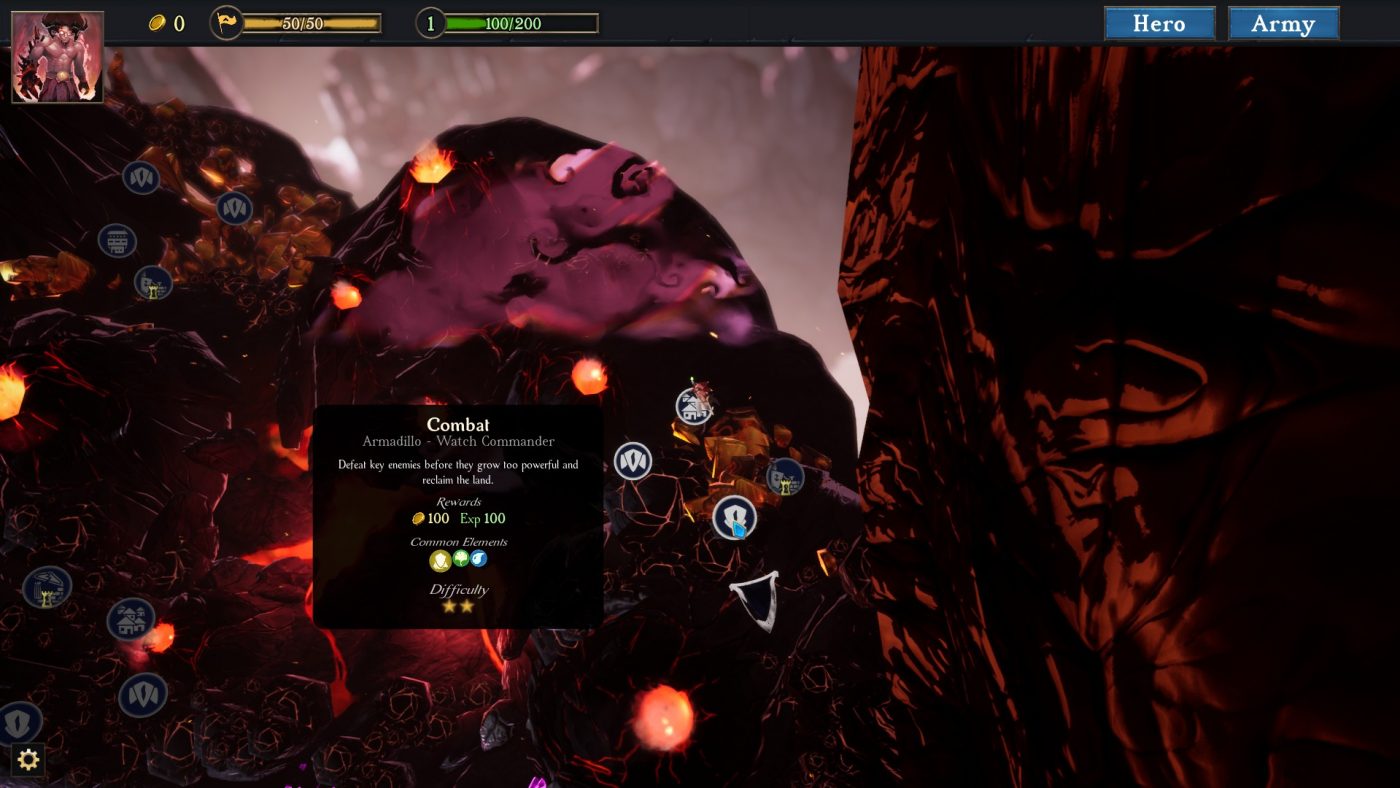1400x788 pixels.
Task: Open the Hero panel
Action: (1159, 23)
